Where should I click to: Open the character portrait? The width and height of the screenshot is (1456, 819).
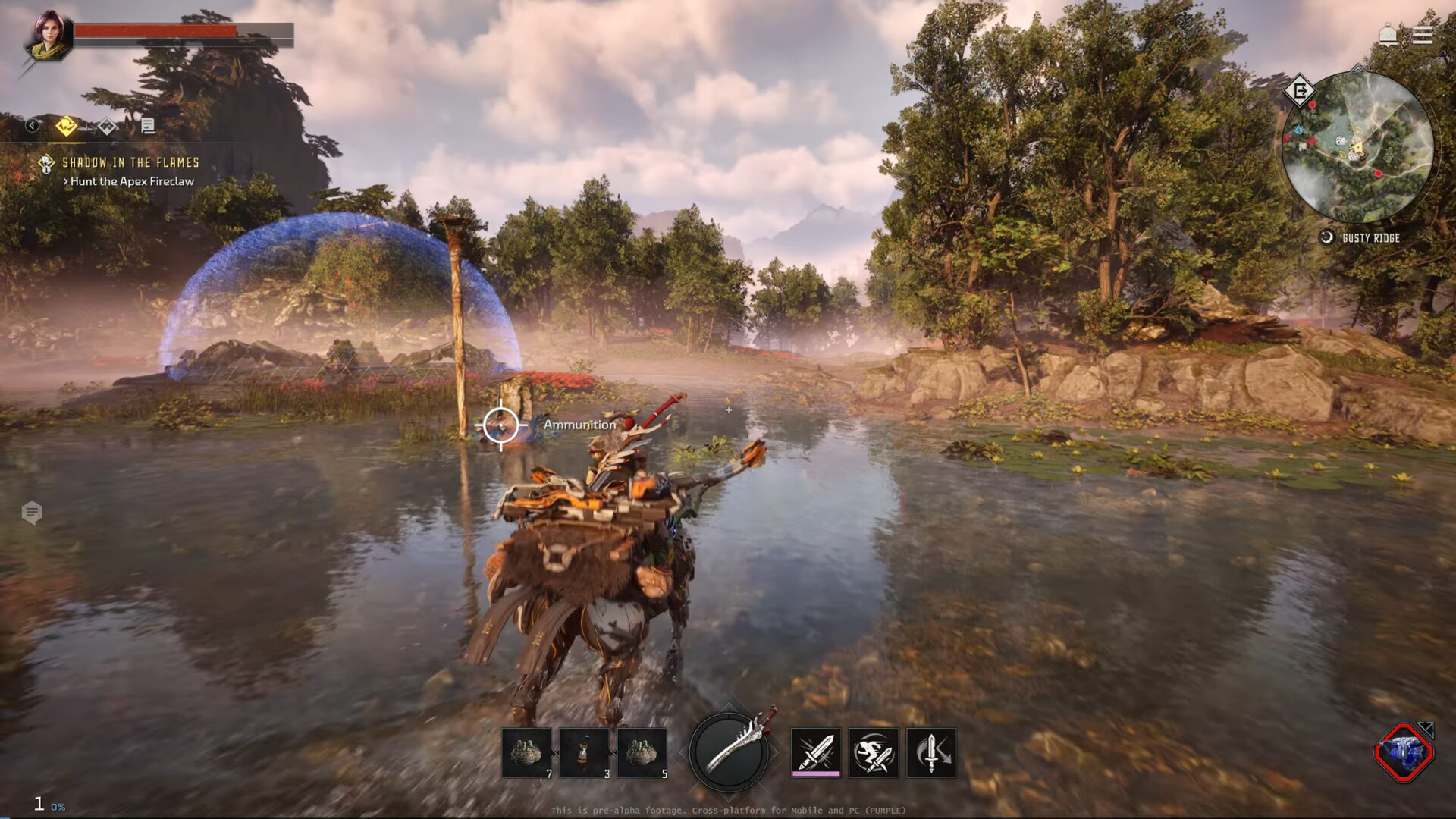(x=49, y=36)
